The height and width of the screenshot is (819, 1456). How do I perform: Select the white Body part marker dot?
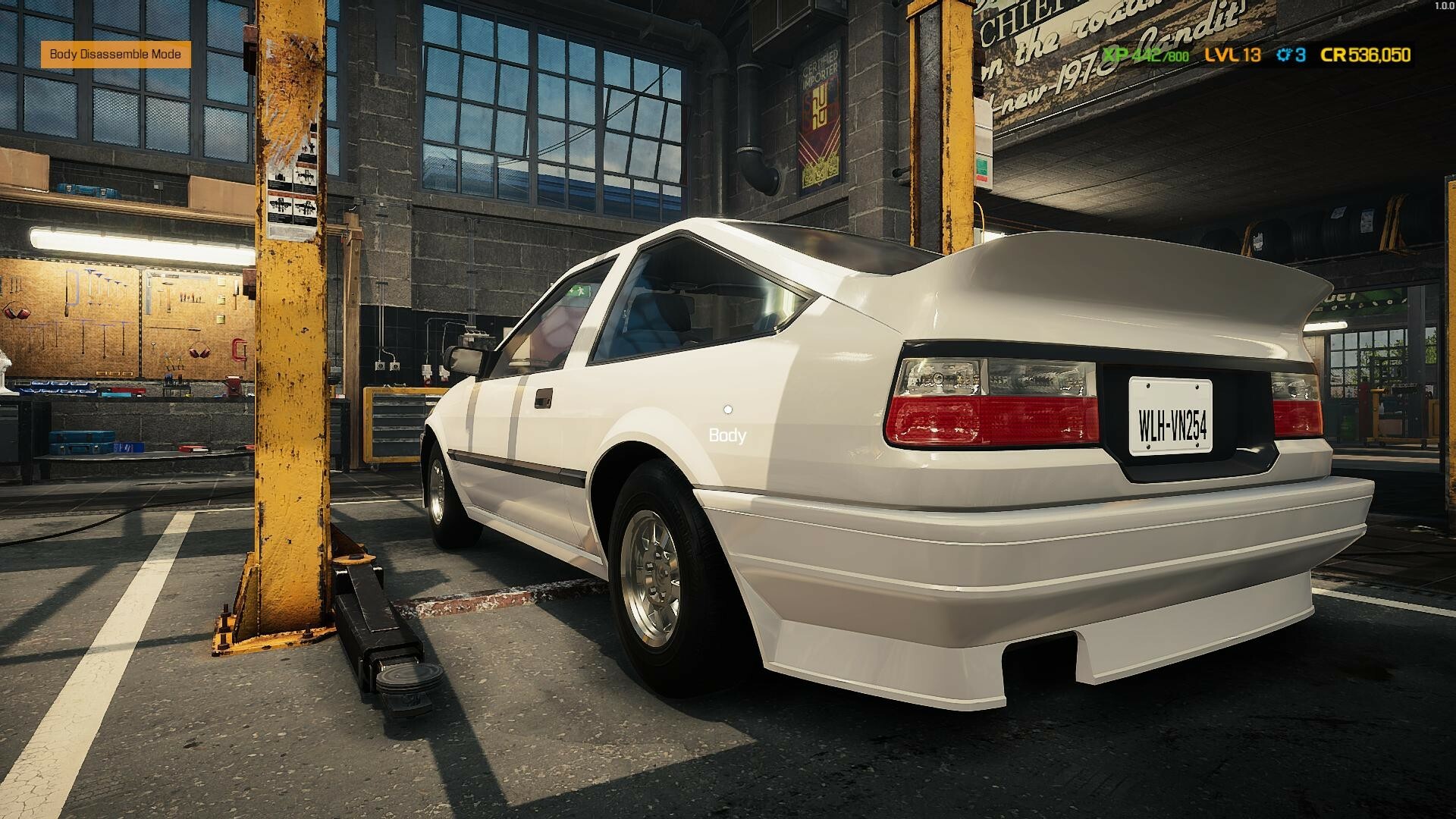pyautogui.click(x=726, y=409)
